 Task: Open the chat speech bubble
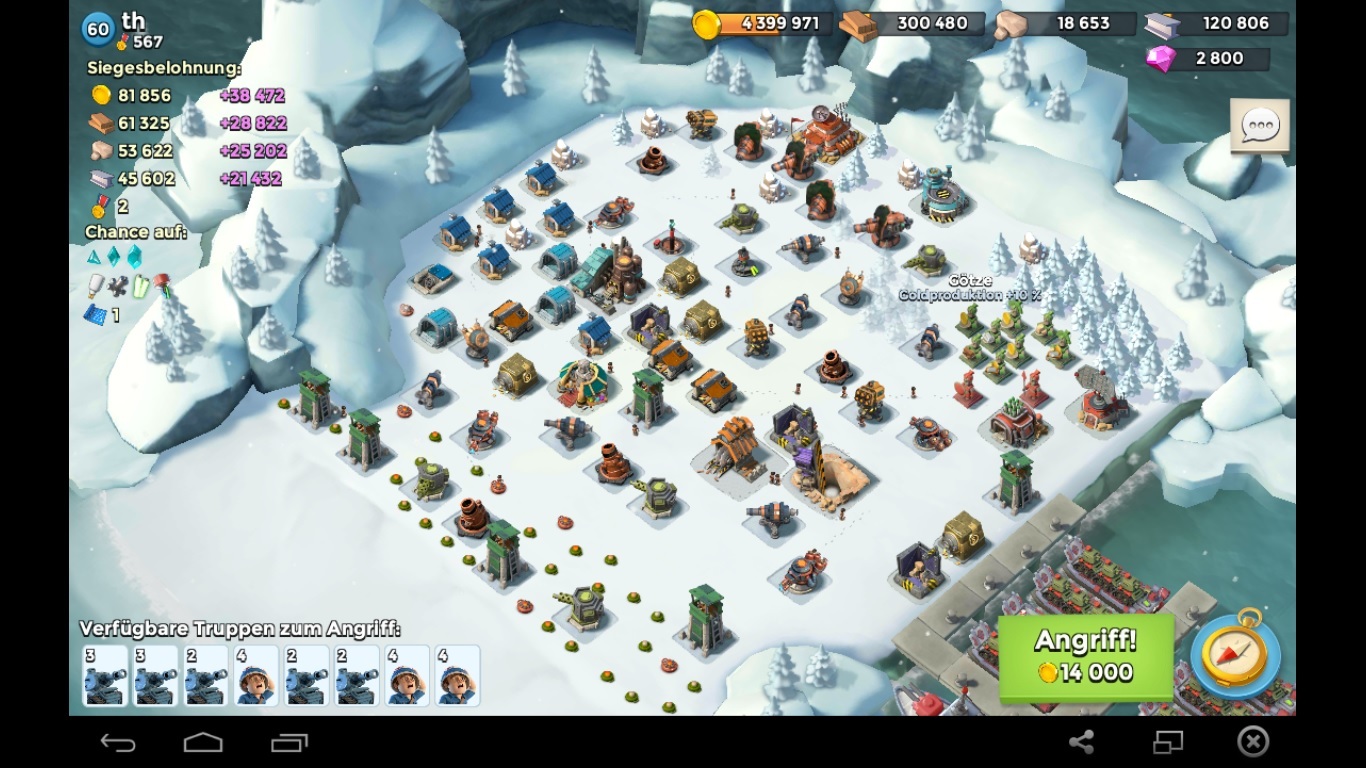pos(1259,126)
